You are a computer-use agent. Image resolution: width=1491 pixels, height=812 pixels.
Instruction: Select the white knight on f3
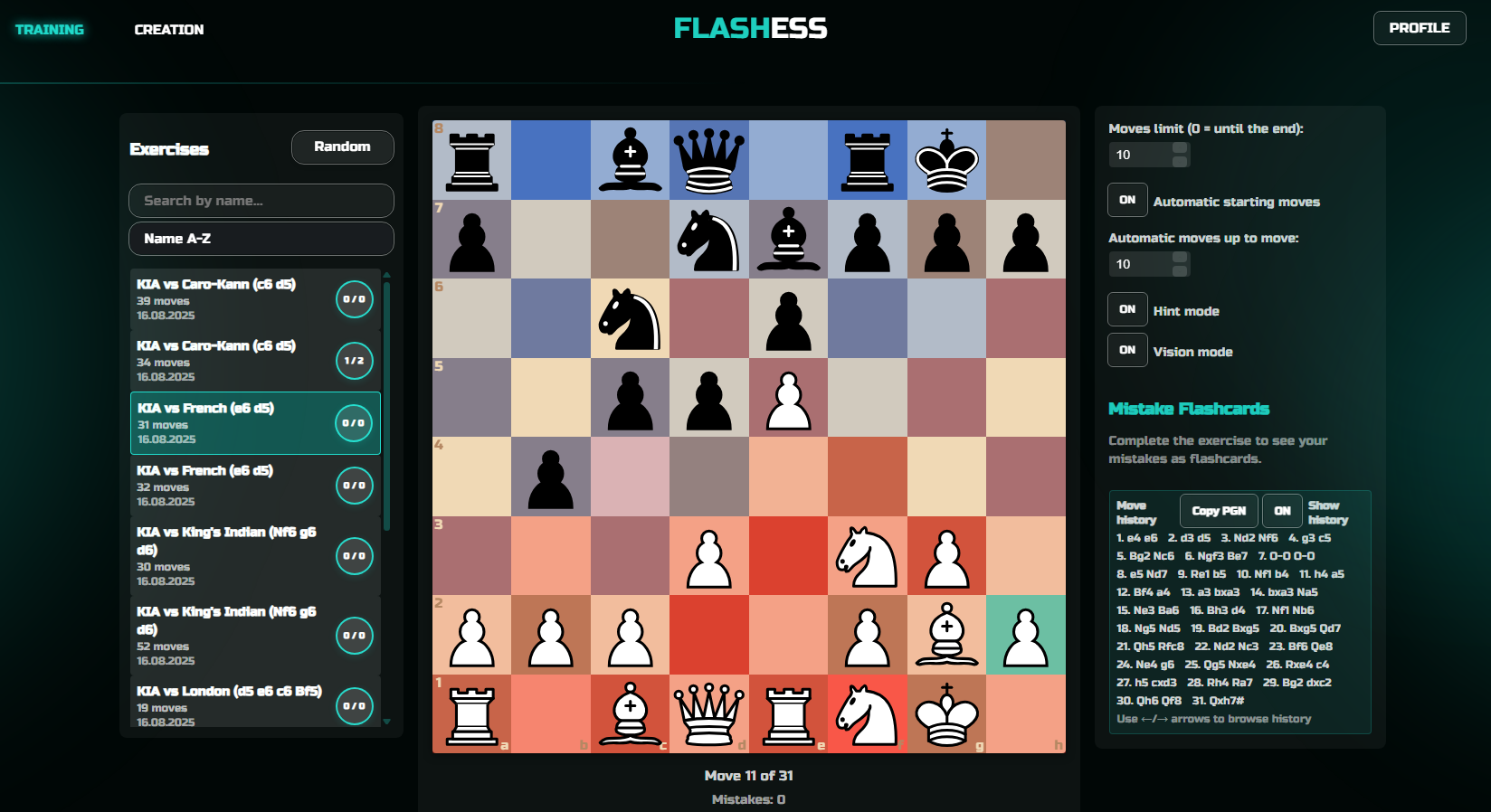[868, 556]
